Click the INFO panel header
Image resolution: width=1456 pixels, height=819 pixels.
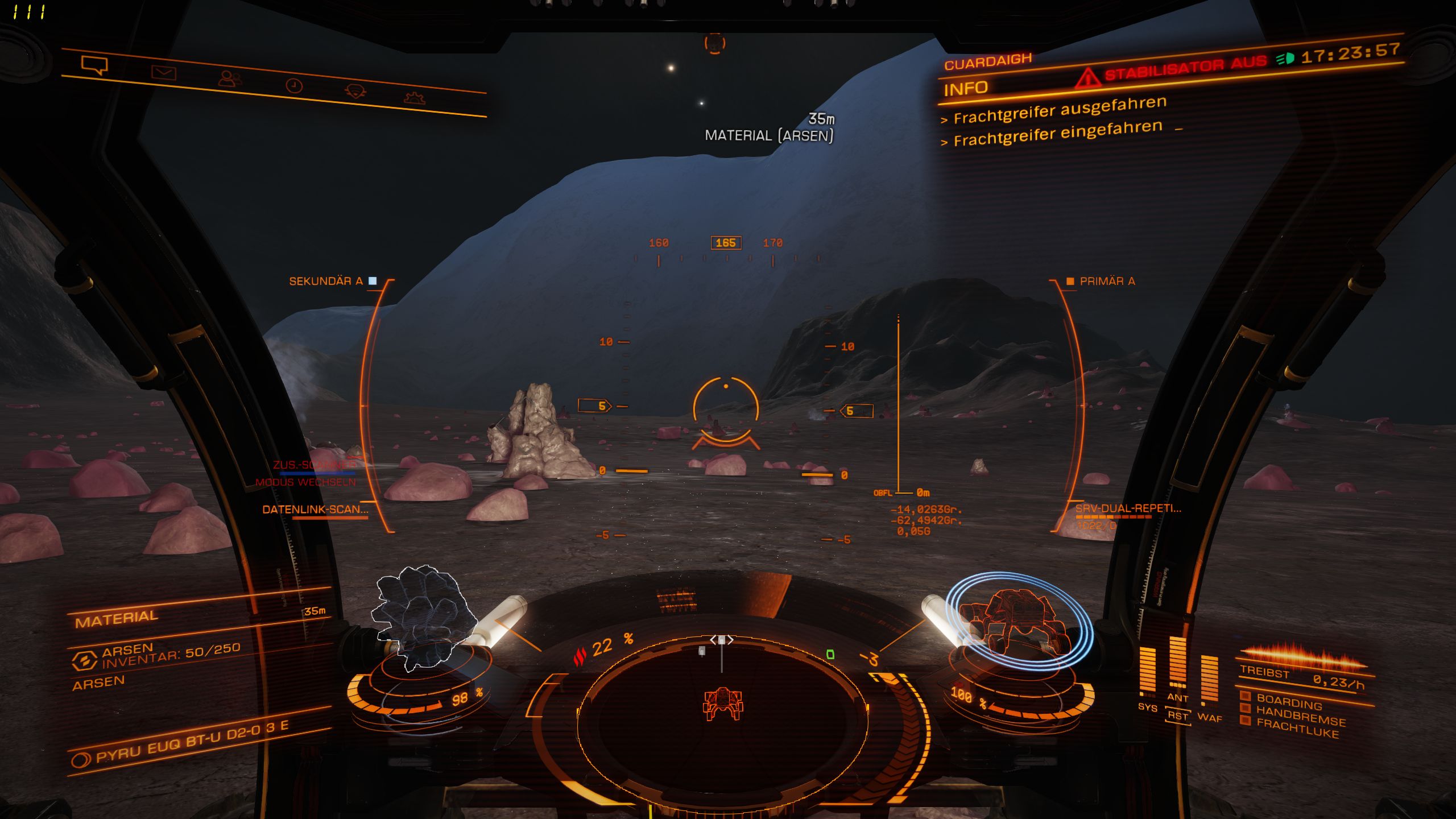[x=966, y=89]
